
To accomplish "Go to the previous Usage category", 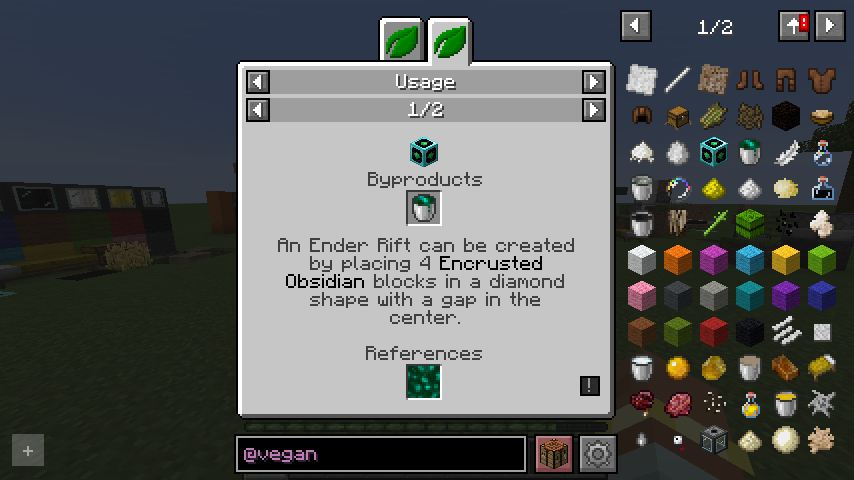I will point(258,82).
